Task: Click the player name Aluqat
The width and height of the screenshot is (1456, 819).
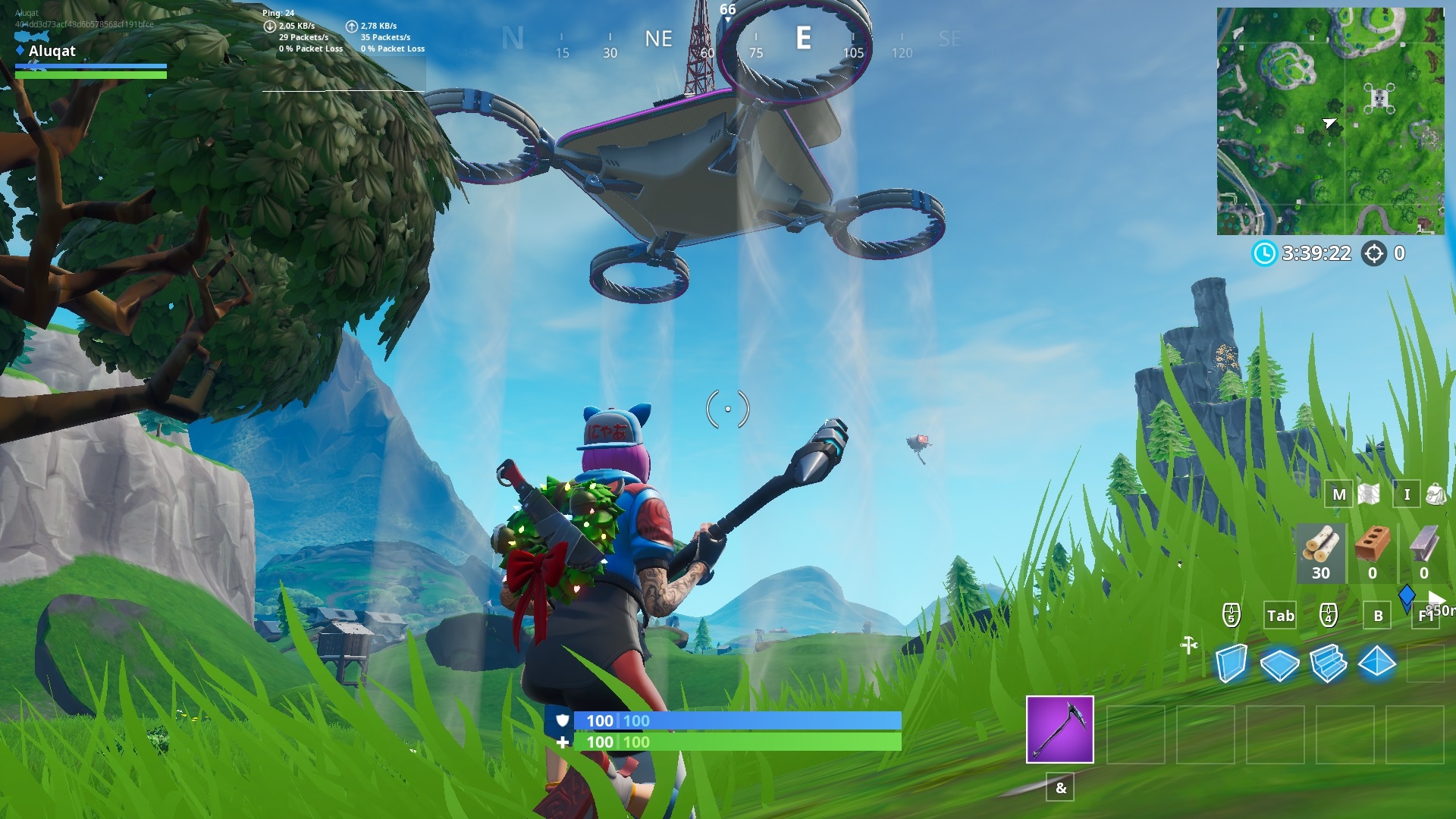Action: tap(51, 51)
